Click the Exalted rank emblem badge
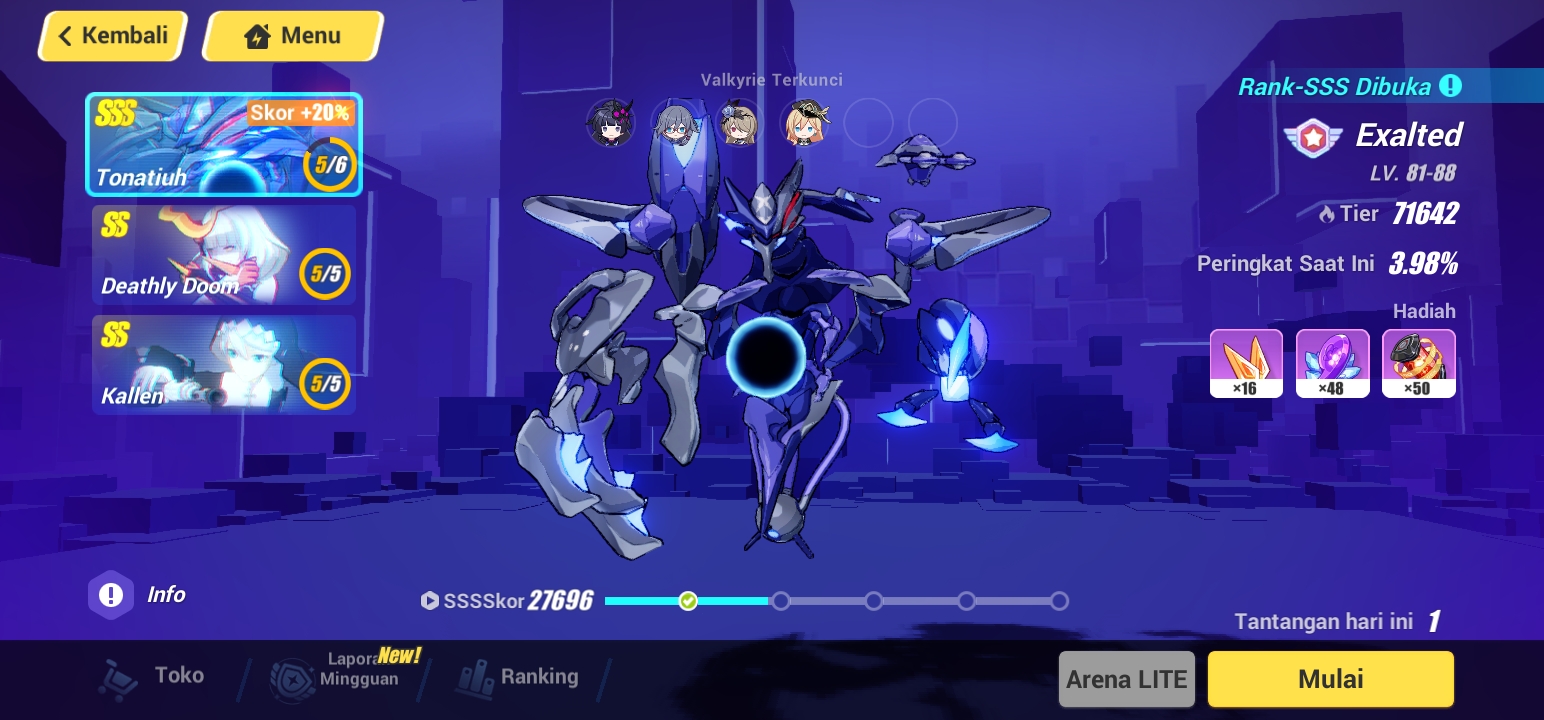This screenshot has height=720, width=1544. [x=1313, y=137]
